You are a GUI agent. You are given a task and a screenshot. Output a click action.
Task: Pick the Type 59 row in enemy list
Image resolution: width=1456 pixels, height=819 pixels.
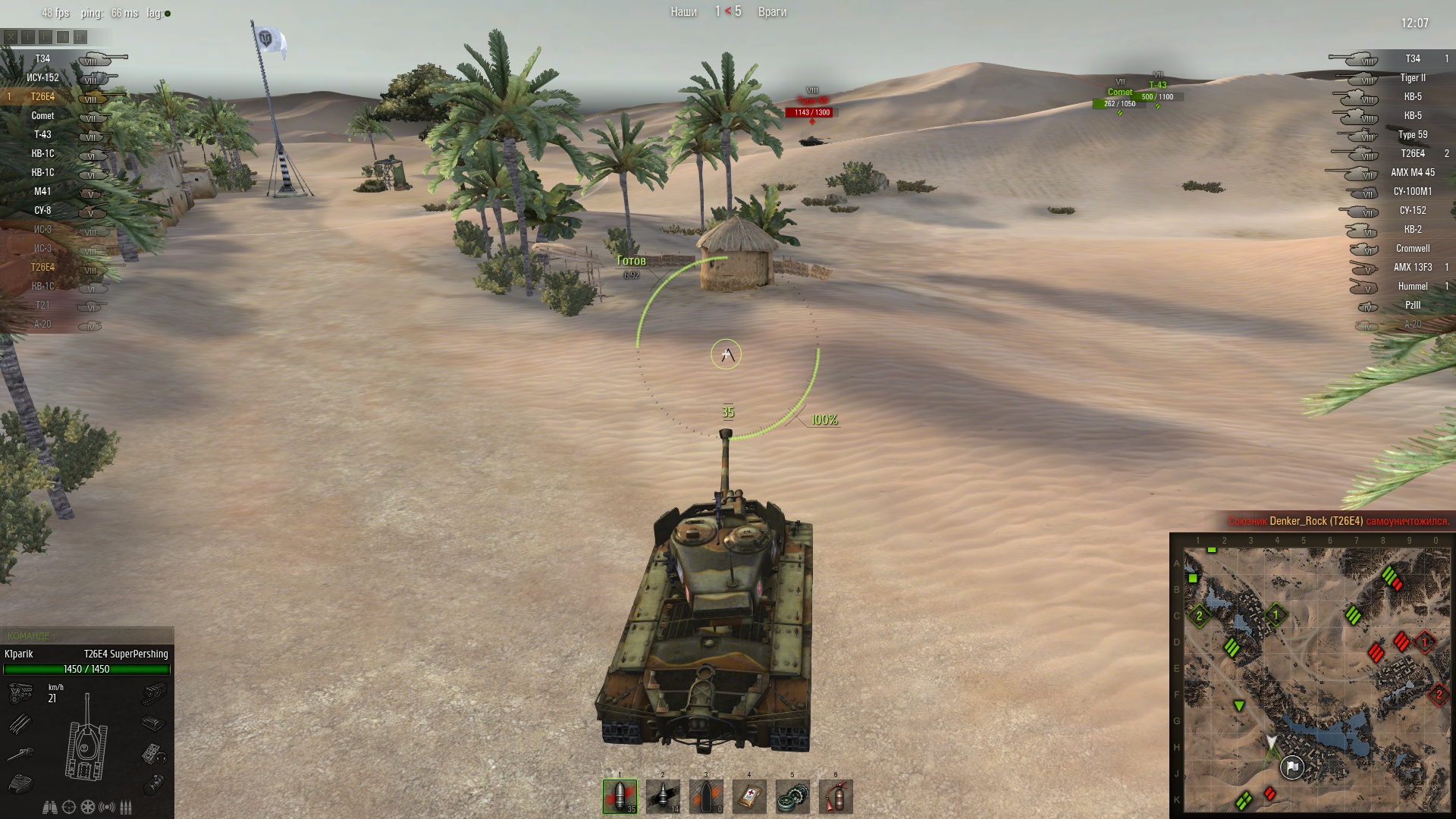click(x=1412, y=134)
